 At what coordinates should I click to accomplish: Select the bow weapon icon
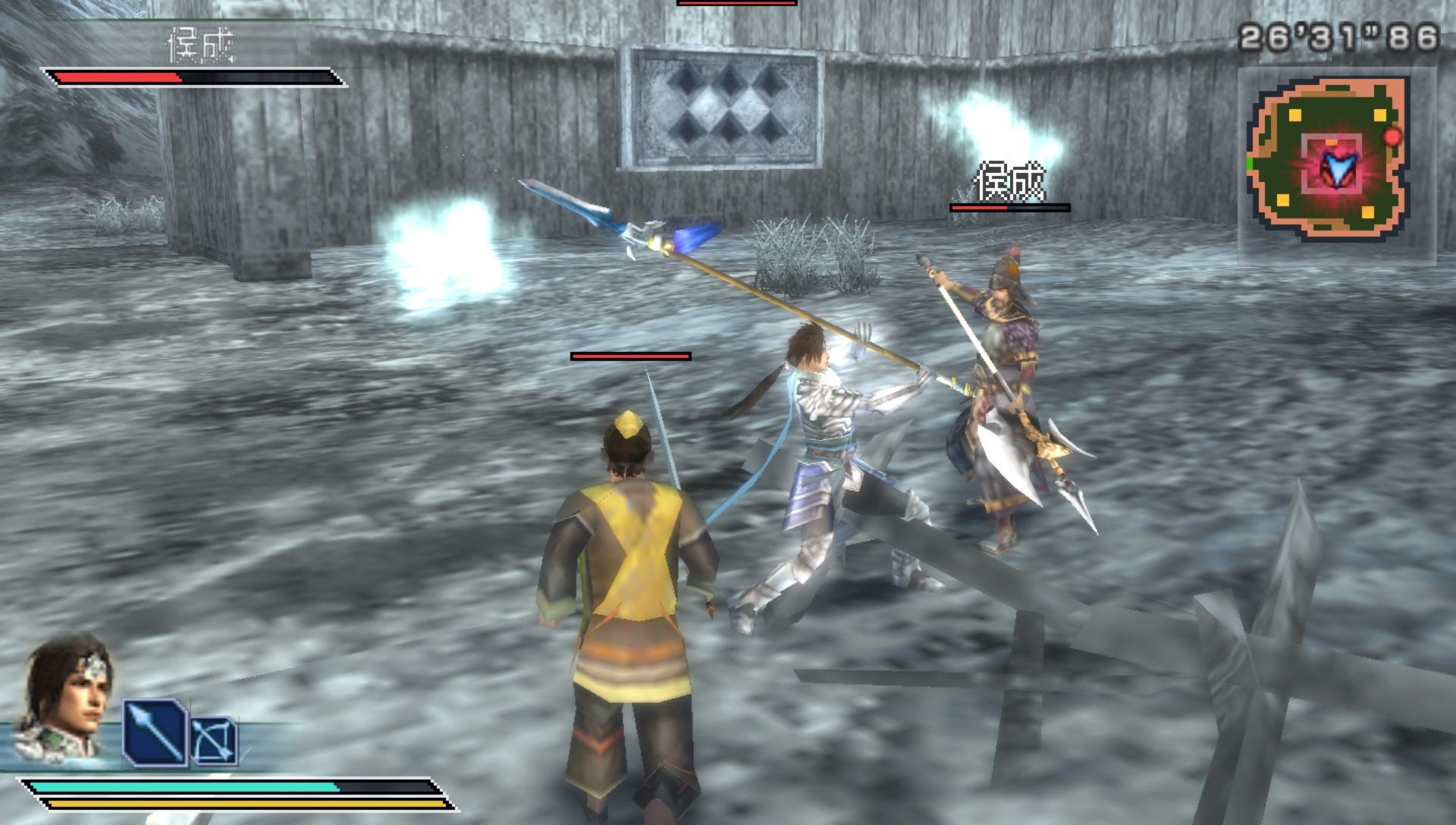[215, 742]
